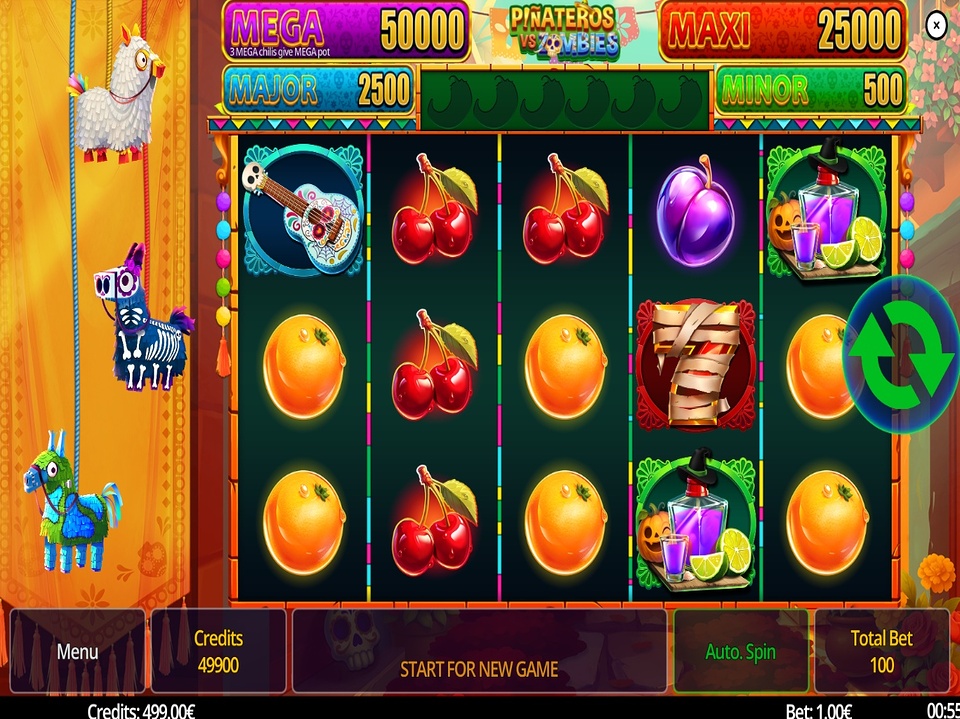Screen dimensions: 960x719
Task: Open the Total Bet selector
Action: click(881, 651)
